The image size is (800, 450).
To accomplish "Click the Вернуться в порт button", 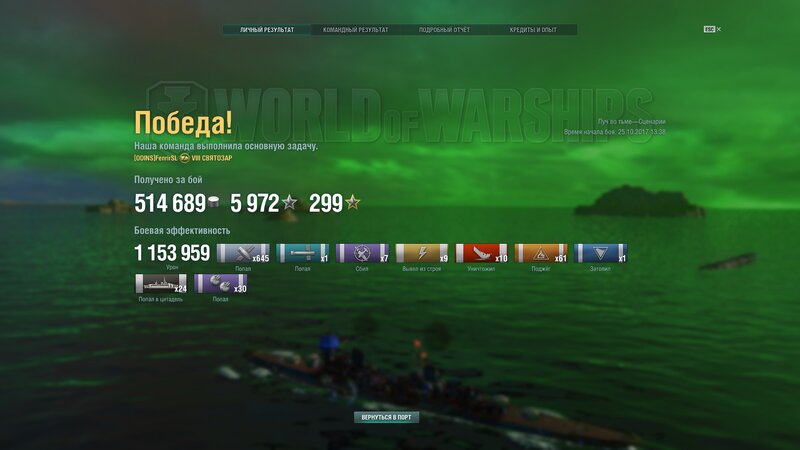I will tap(386, 417).
